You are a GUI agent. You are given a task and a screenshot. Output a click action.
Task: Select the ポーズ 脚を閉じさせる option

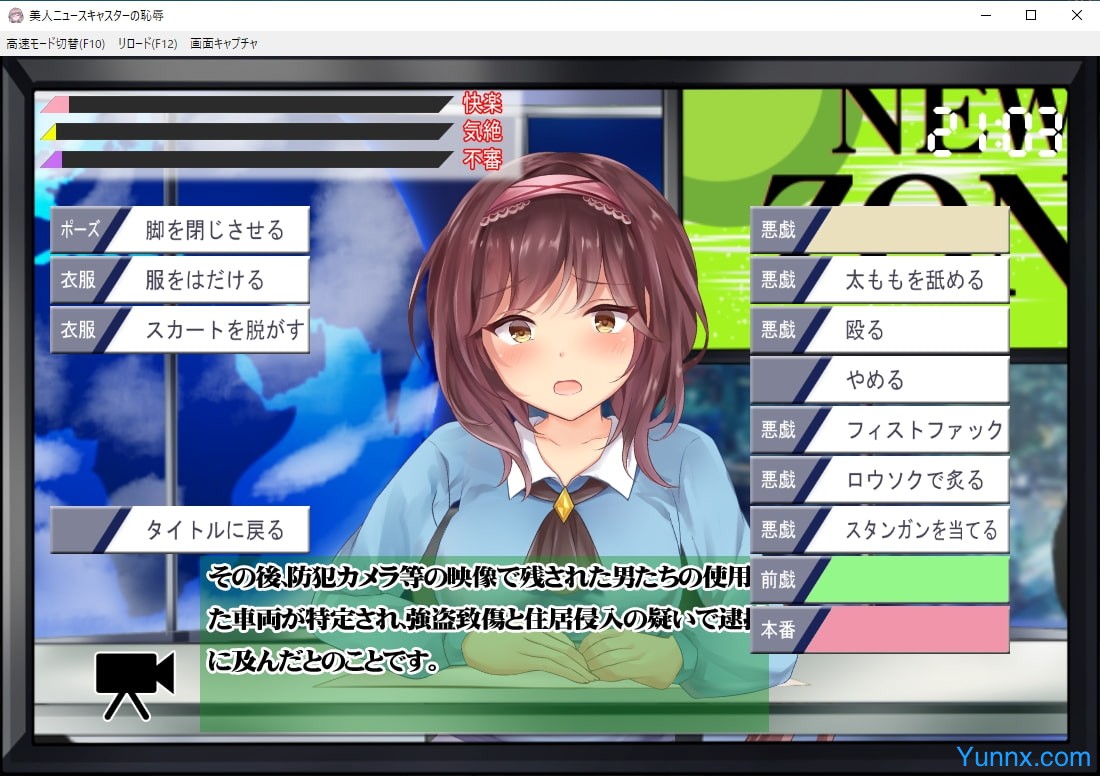click(180, 230)
